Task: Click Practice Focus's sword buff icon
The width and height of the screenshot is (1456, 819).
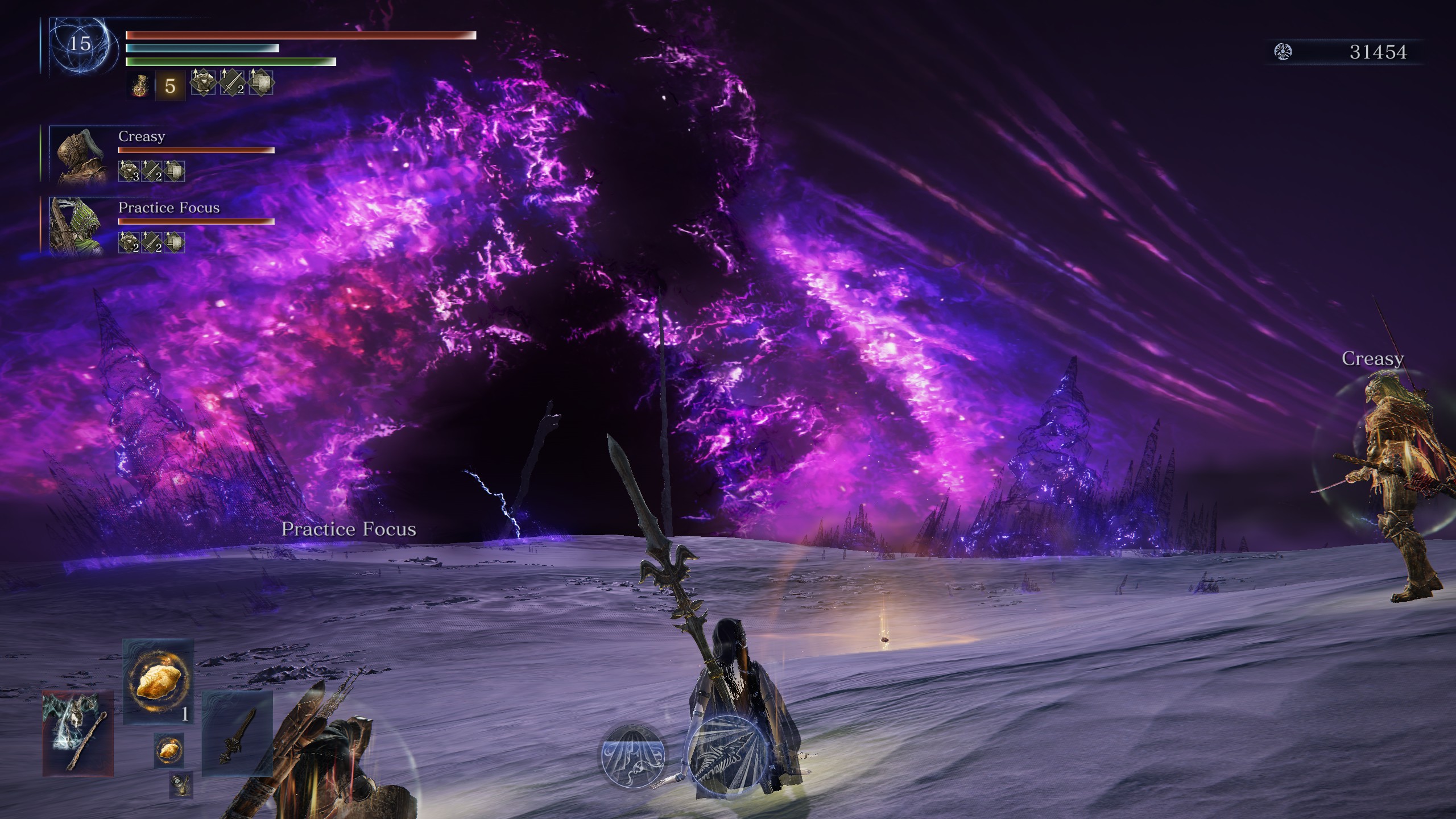Action: [152, 243]
